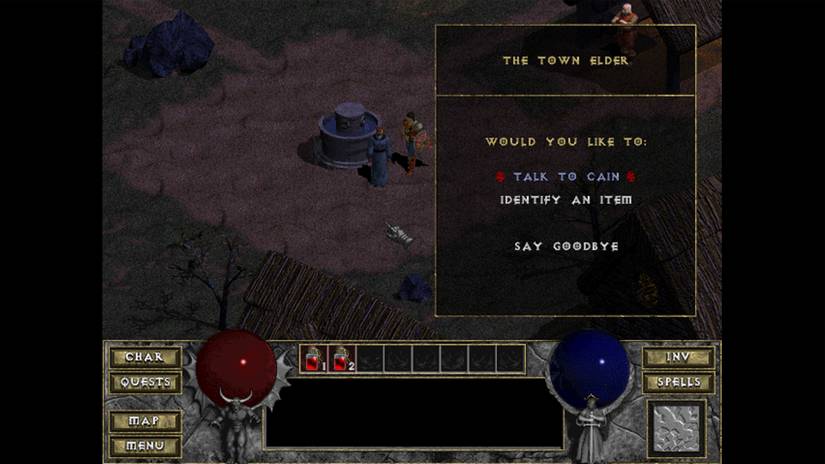Choose Talk to Cain dialogue option
This screenshot has width=825, height=464.
pos(566,176)
